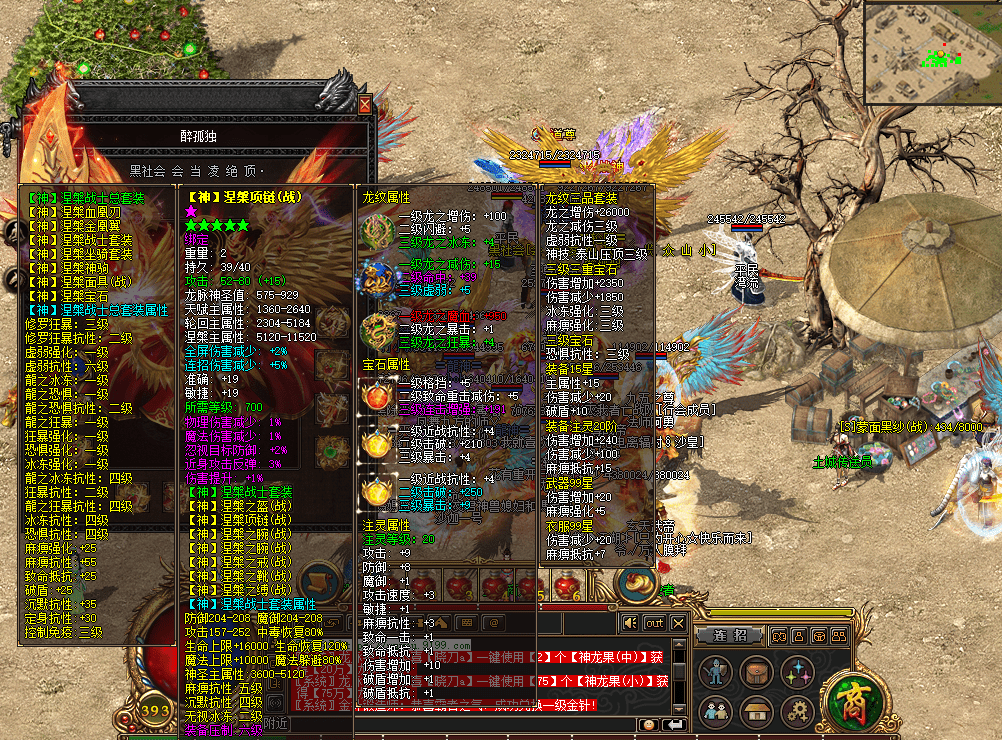Click the golden conch horn round icon
This screenshot has width=1002, height=740.
click(635, 583)
